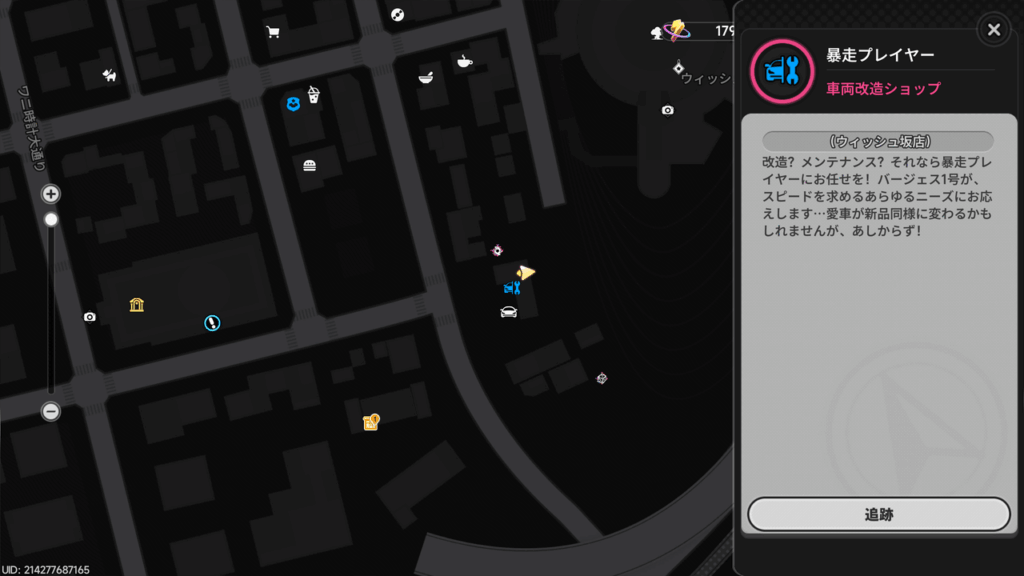Click the blue car repair shop marker
This screenshot has width=1024, height=576.
(512, 288)
